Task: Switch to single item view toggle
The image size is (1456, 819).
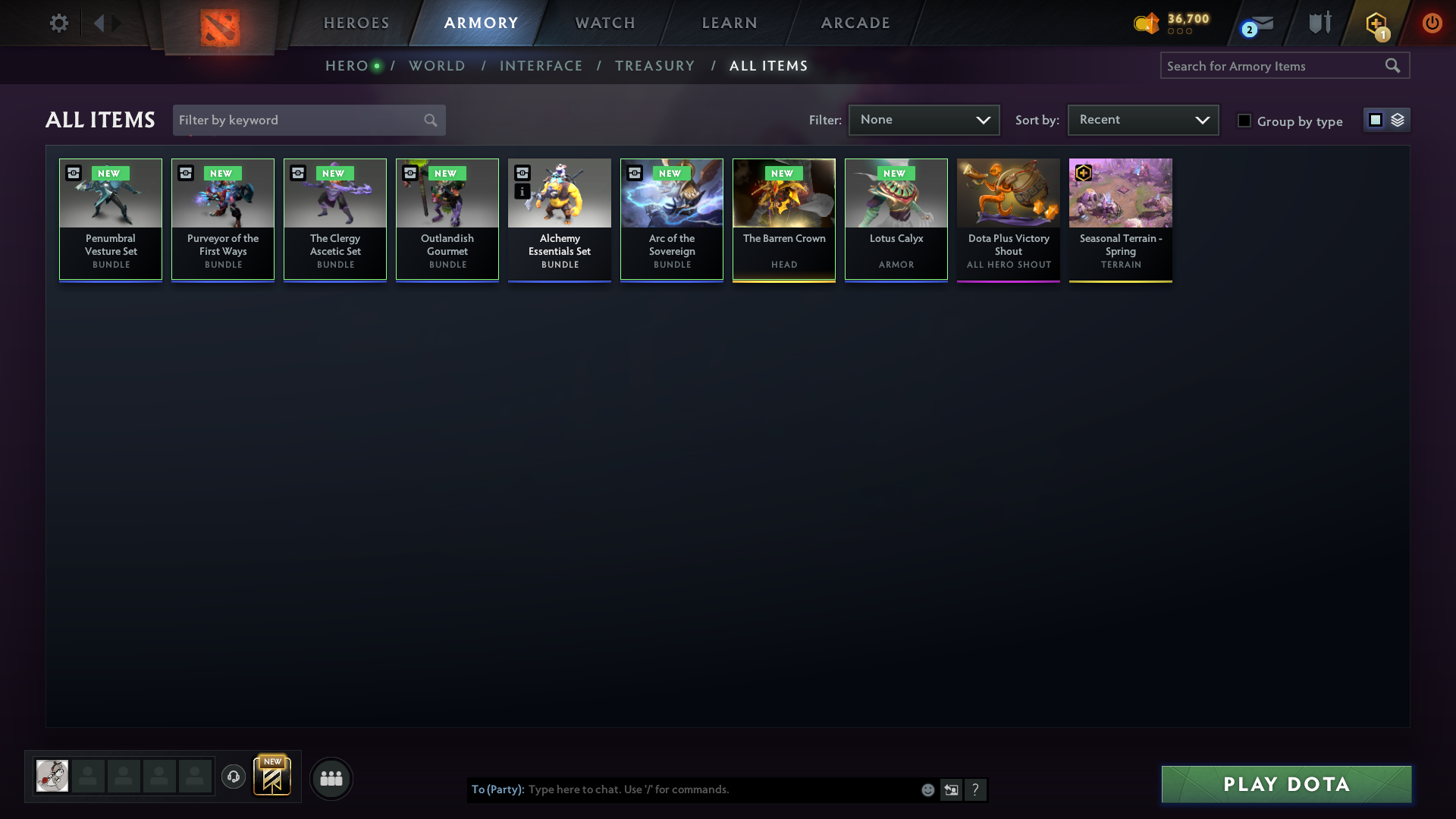Action: [x=1376, y=119]
